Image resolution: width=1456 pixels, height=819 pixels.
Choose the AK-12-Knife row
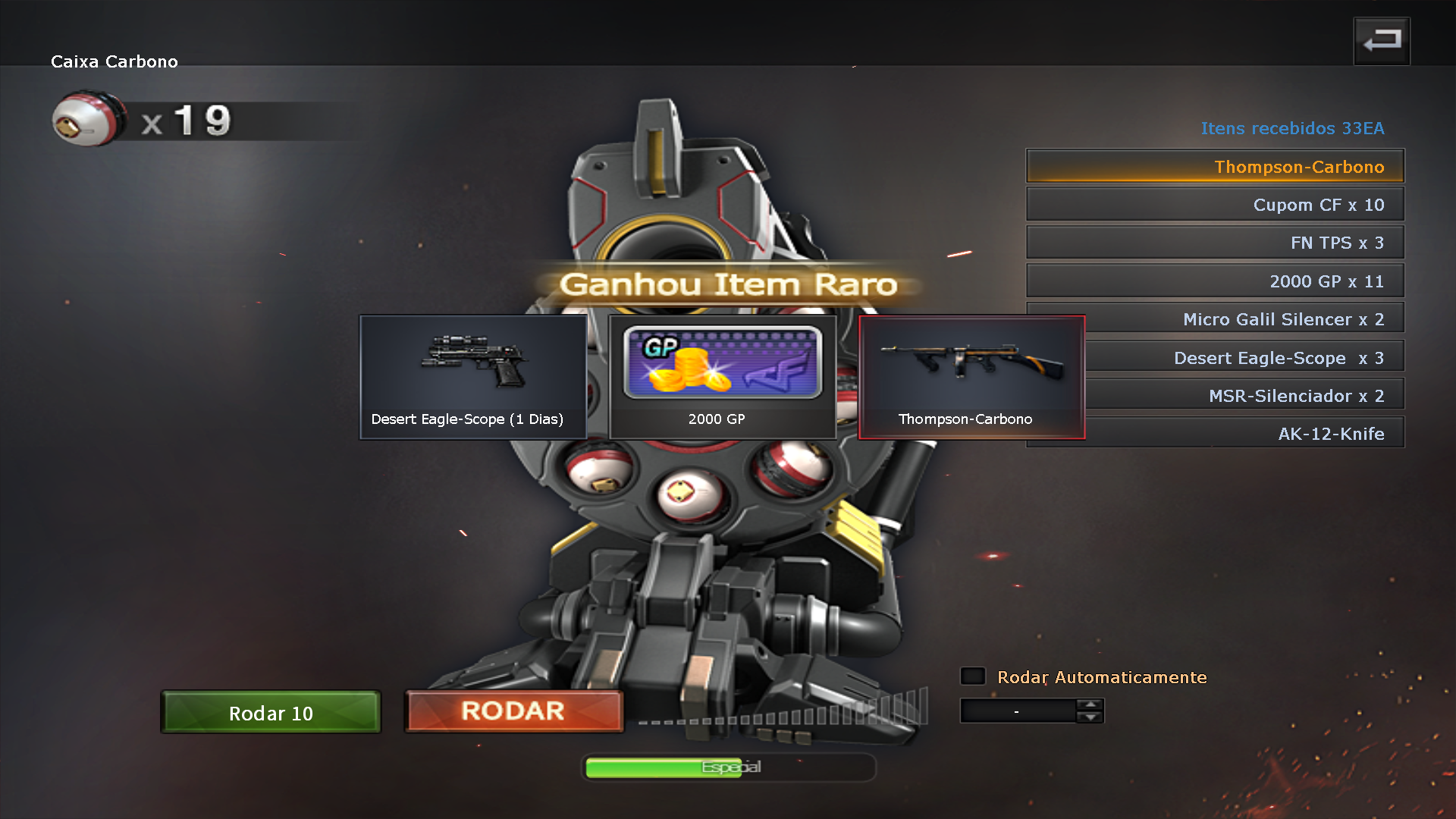pos(1244,433)
